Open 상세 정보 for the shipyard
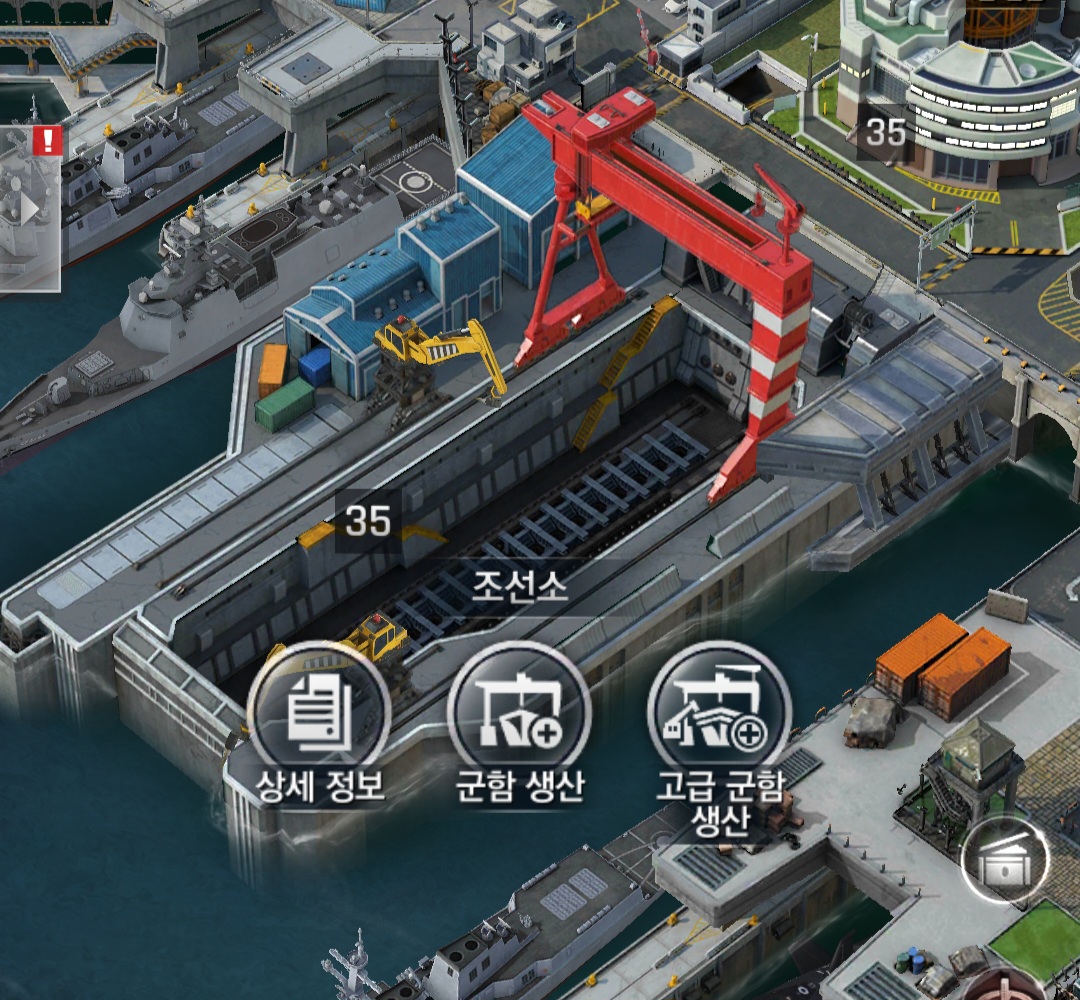The image size is (1080, 1000). [x=319, y=714]
